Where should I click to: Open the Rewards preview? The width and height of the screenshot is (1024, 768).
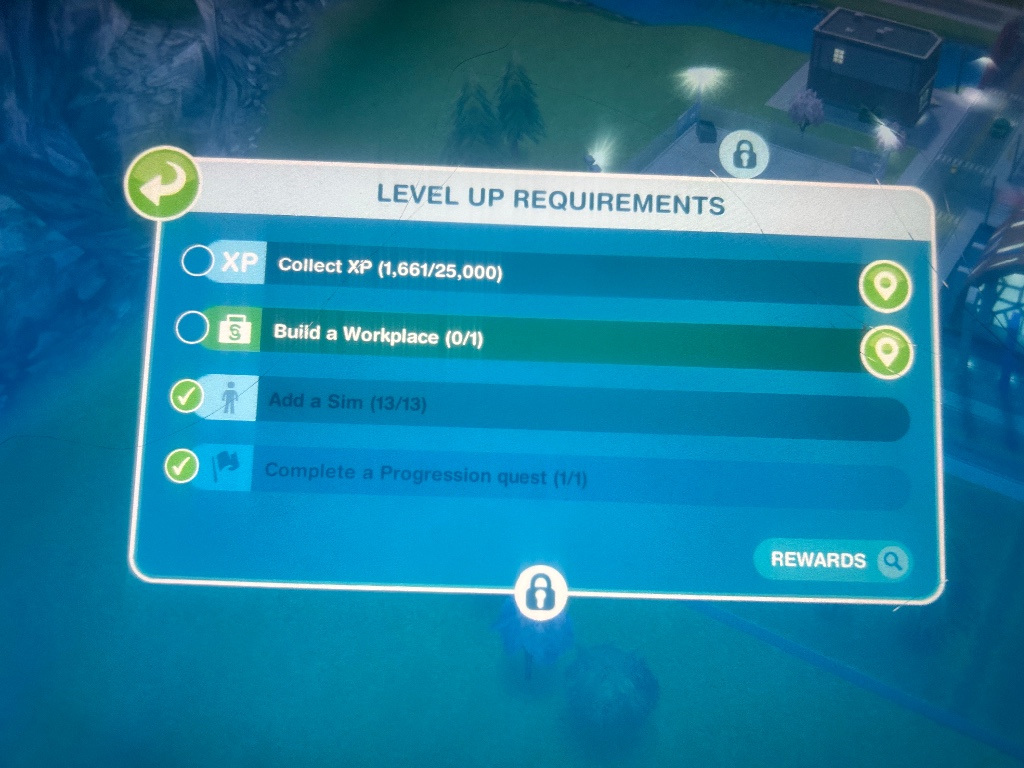point(833,561)
